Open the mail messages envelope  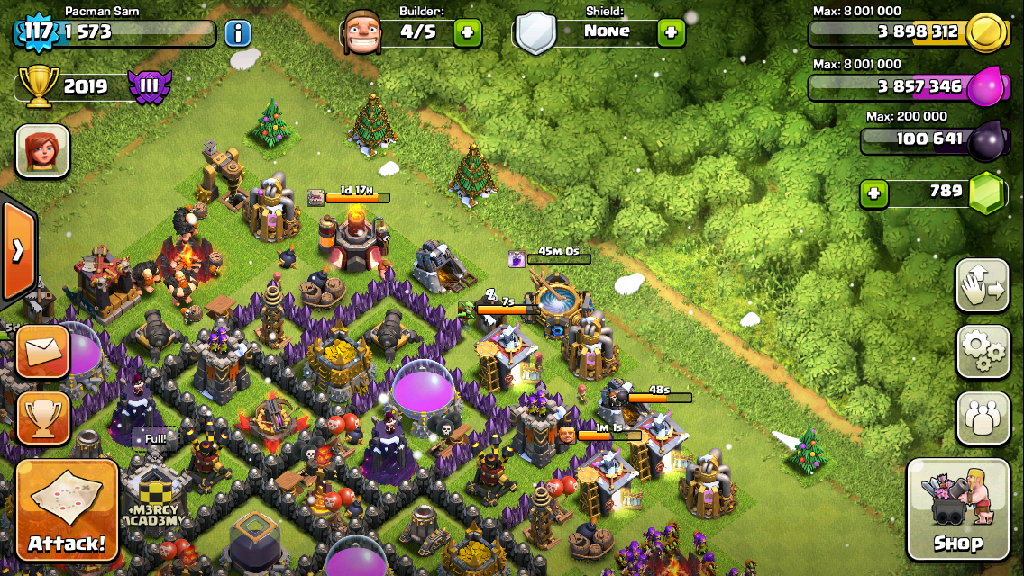click(x=43, y=351)
